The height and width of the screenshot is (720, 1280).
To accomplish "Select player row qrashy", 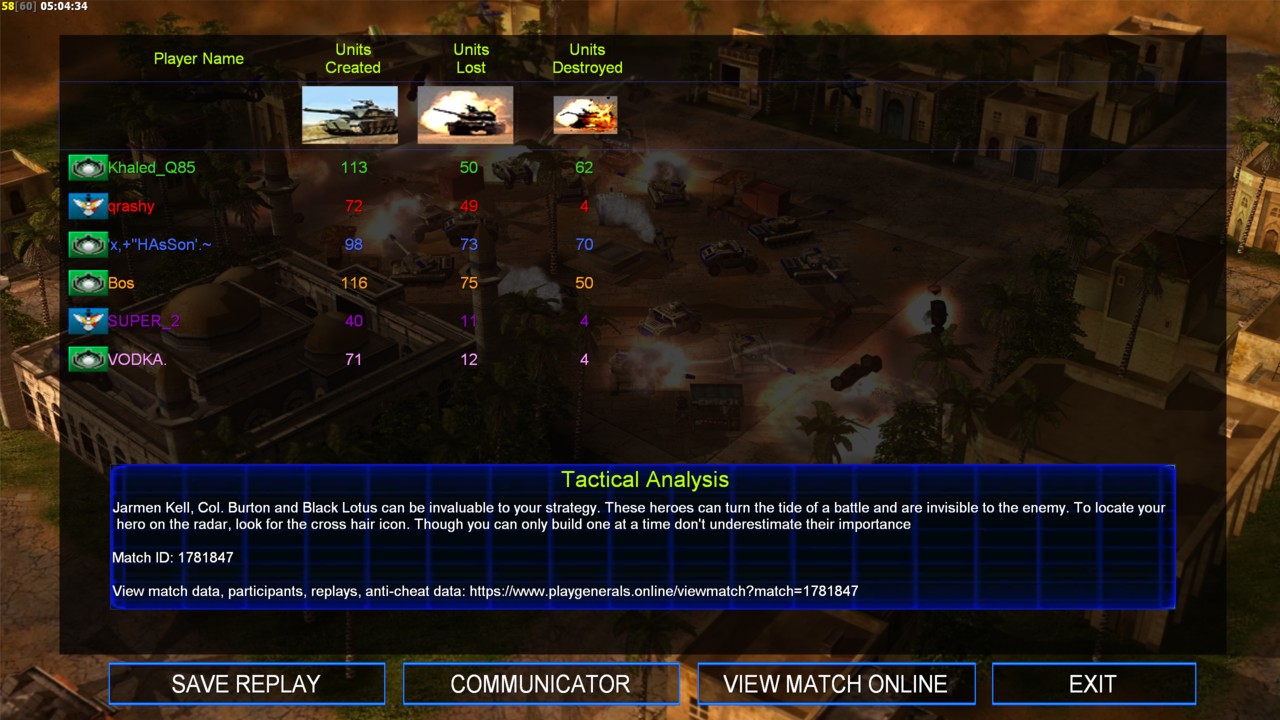I will [x=131, y=206].
